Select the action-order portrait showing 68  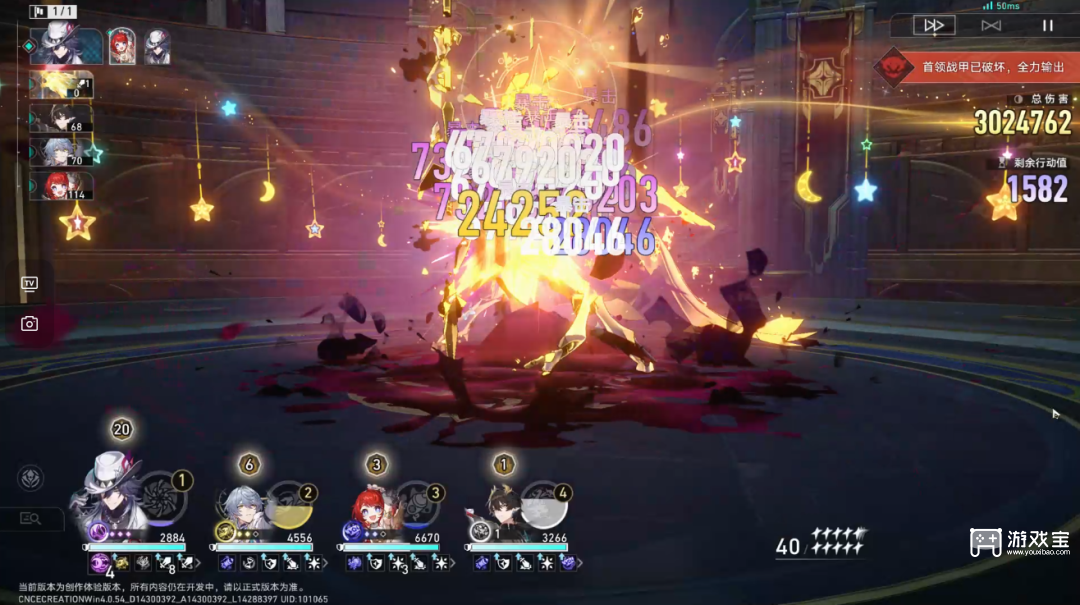(61, 119)
